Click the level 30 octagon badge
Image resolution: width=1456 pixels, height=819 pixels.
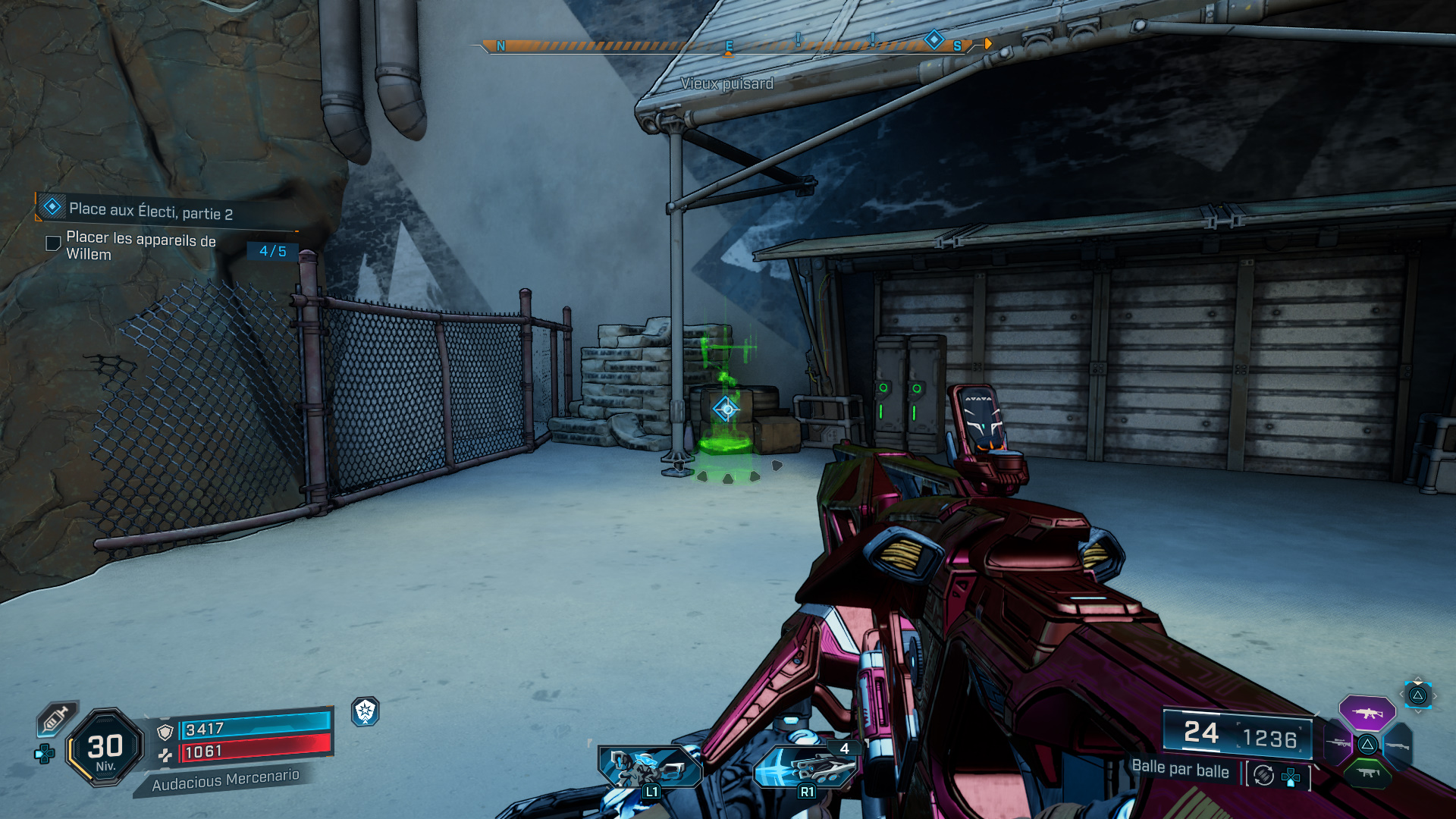point(105,748)
